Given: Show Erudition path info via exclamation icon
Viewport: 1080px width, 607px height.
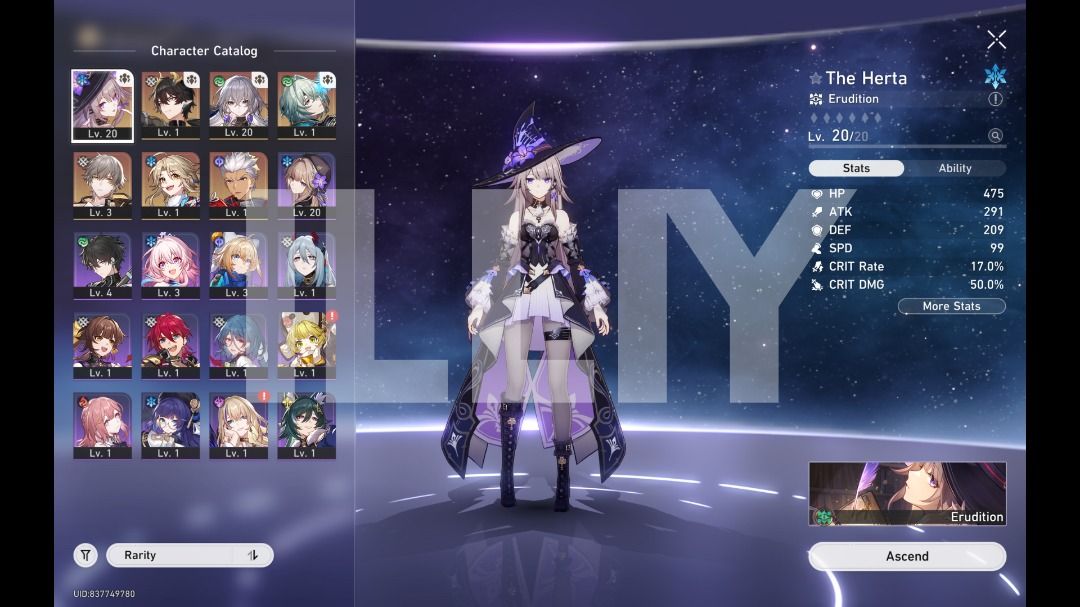Looking at the screenshot, I should [995, 99].
